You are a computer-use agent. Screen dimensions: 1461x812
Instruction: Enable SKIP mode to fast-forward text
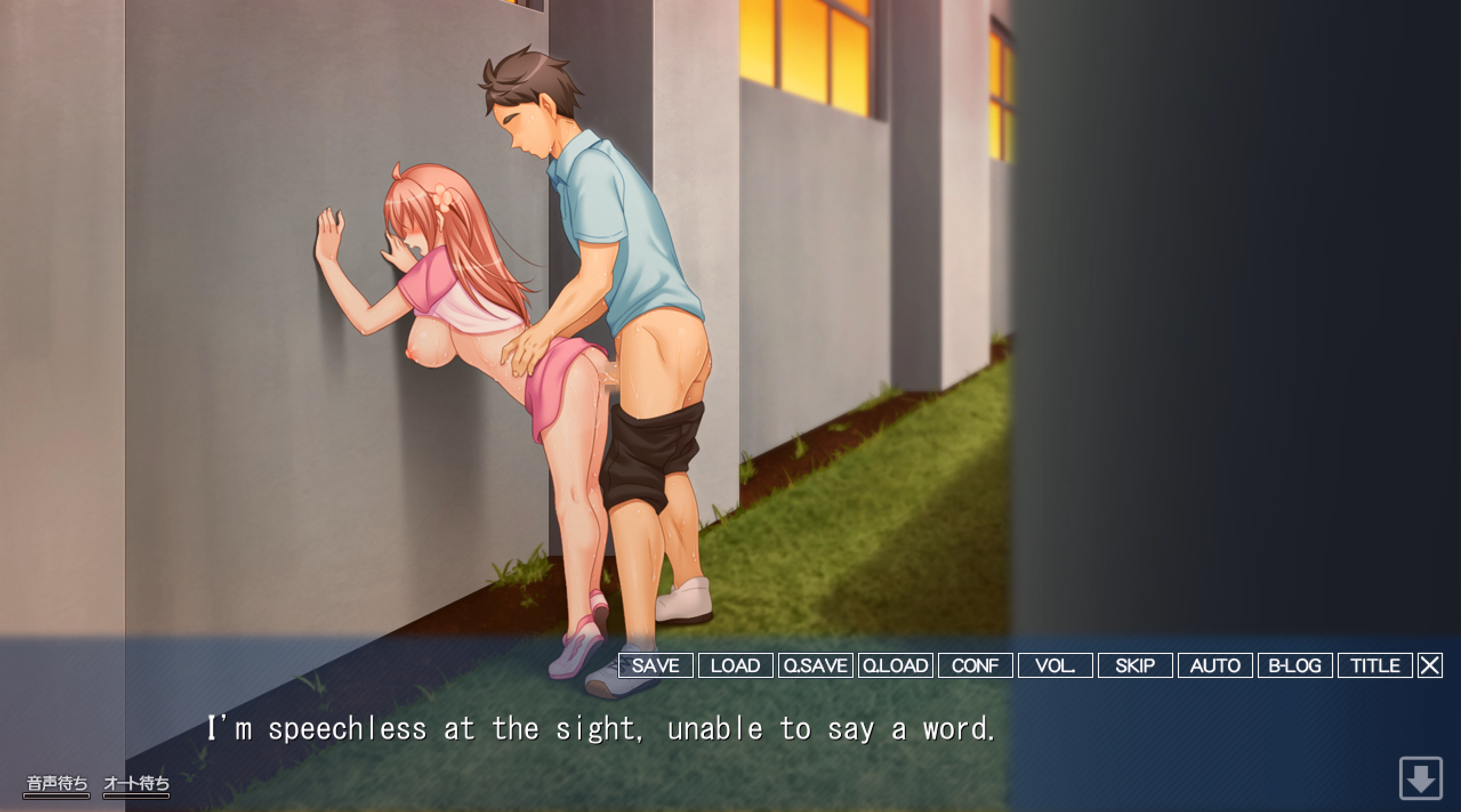point(1134,665)
